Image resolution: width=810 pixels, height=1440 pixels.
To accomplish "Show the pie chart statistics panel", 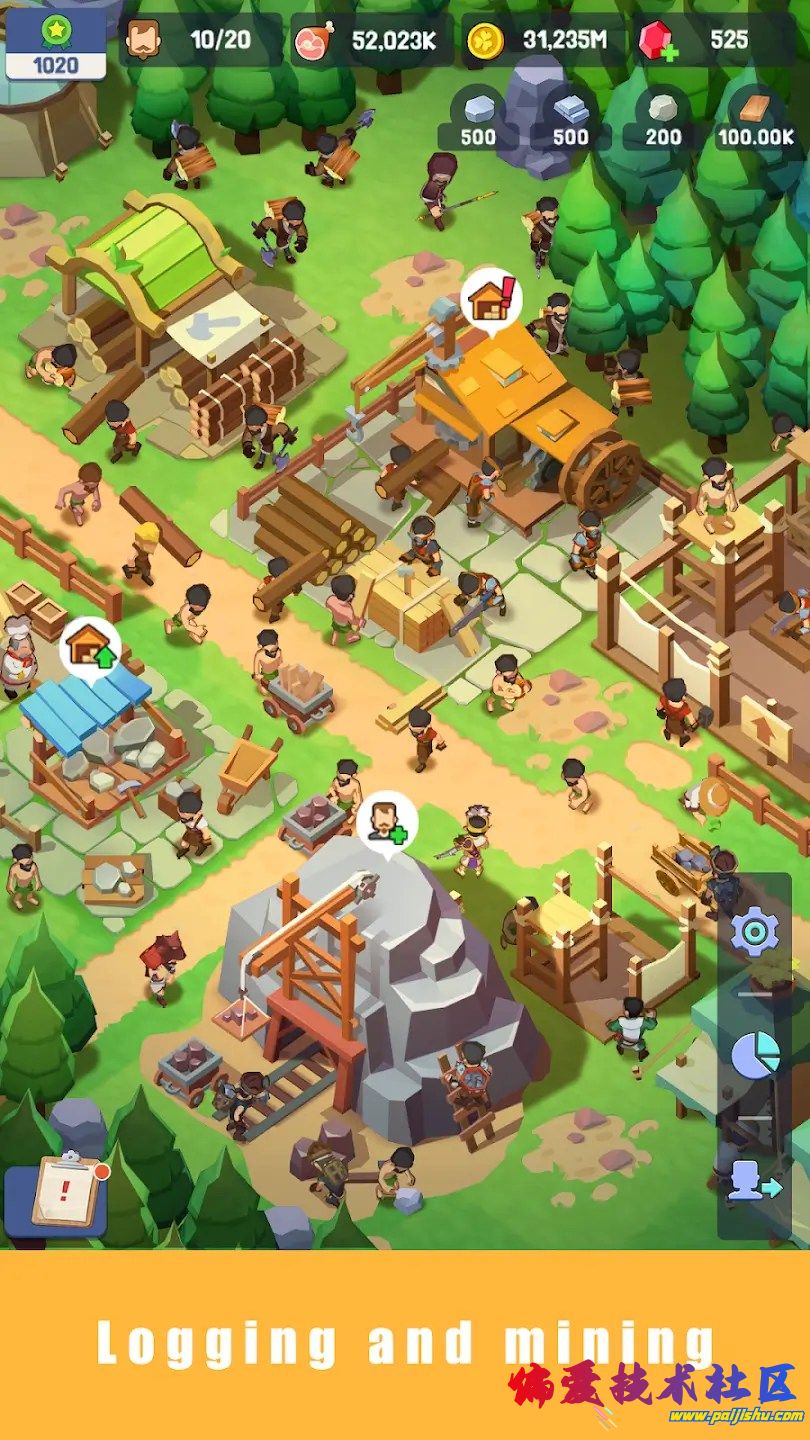I will (754, 1056).
